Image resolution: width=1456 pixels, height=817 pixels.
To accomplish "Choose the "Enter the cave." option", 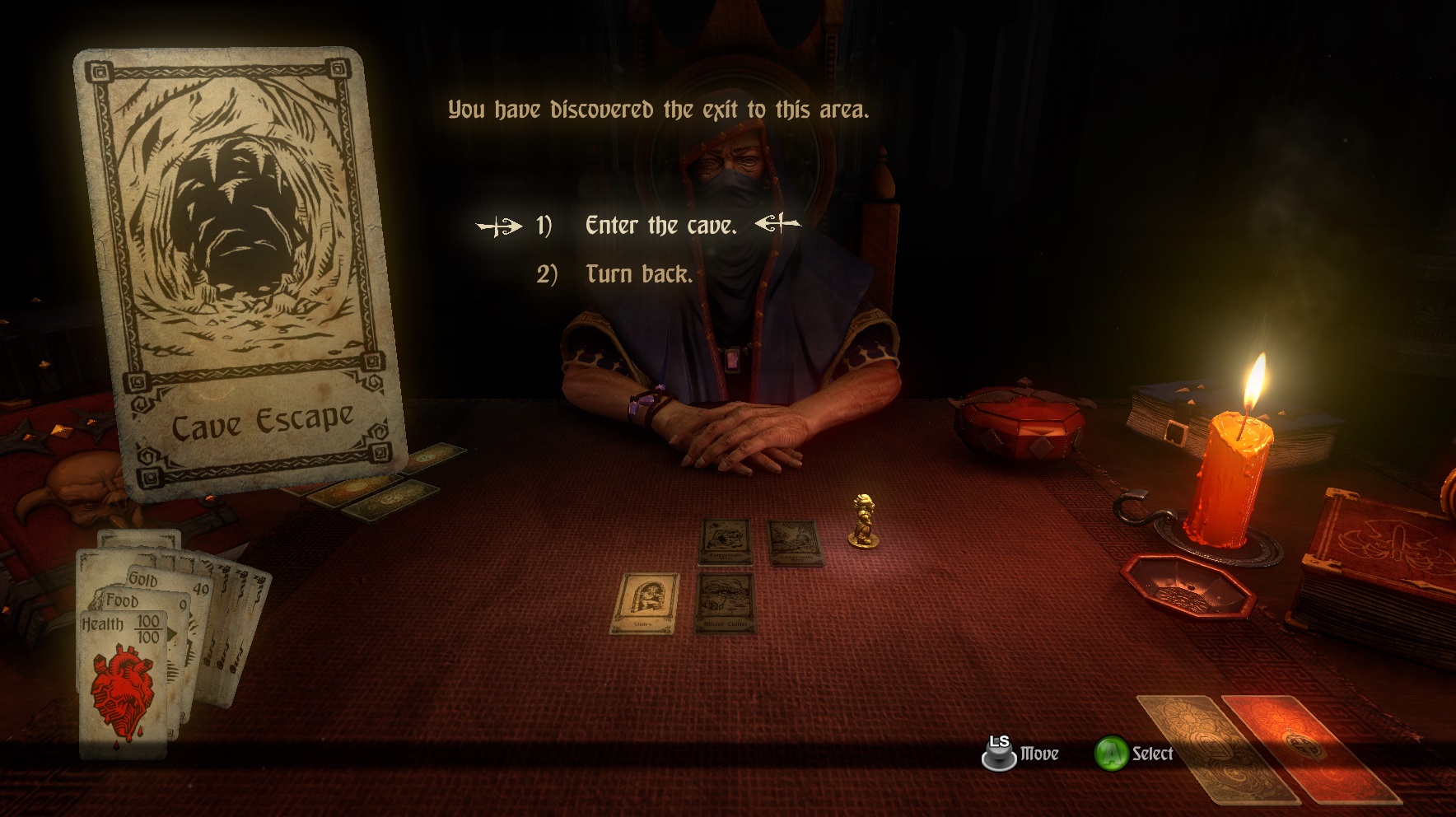I will [x=660, y=226].
